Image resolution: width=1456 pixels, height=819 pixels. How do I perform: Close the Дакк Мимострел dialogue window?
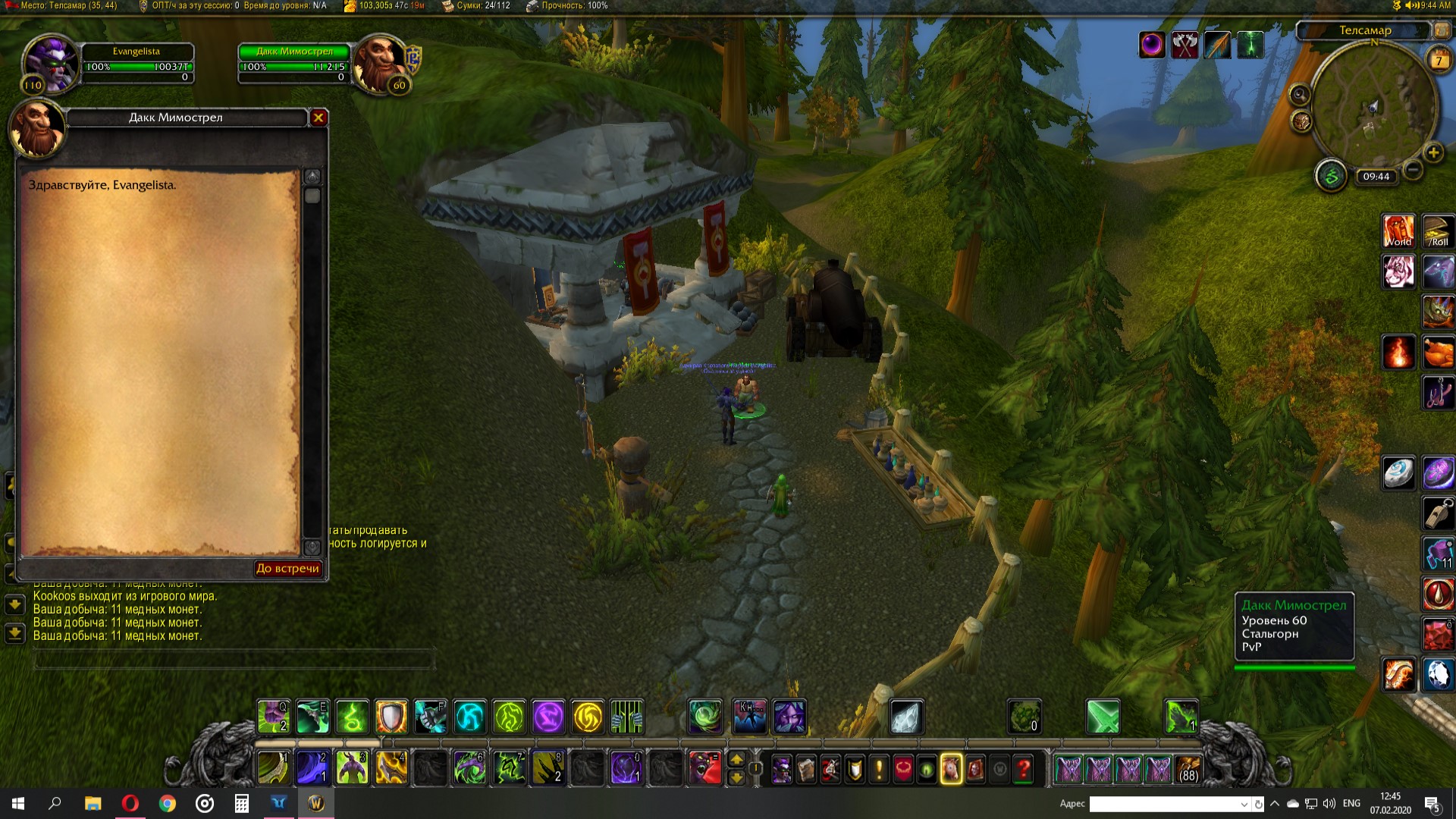318,118
